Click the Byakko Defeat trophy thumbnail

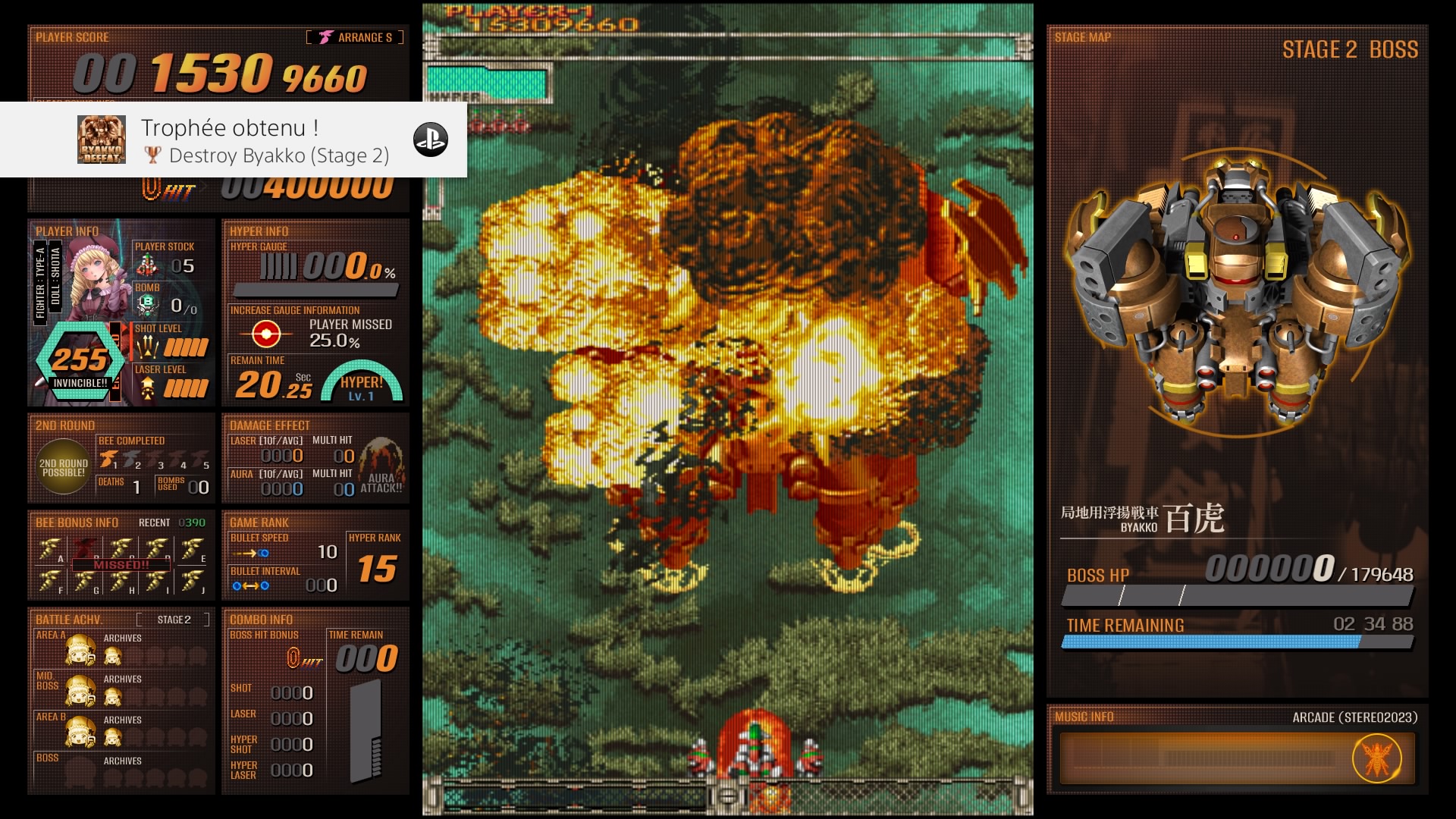tap(102, 140)
